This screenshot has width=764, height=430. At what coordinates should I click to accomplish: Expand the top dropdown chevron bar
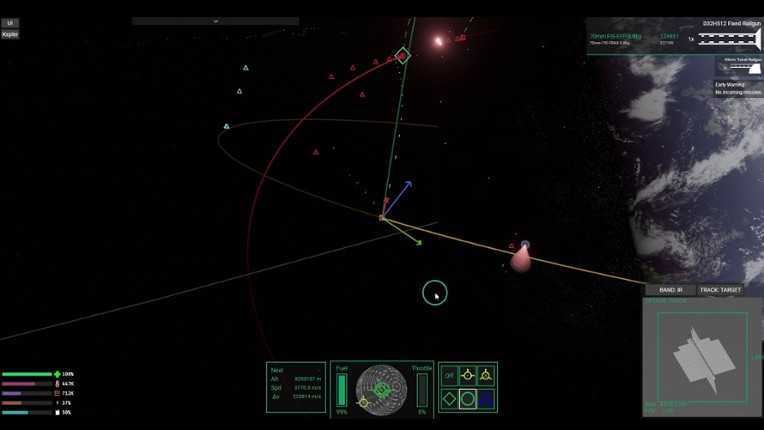coord(215,20)
